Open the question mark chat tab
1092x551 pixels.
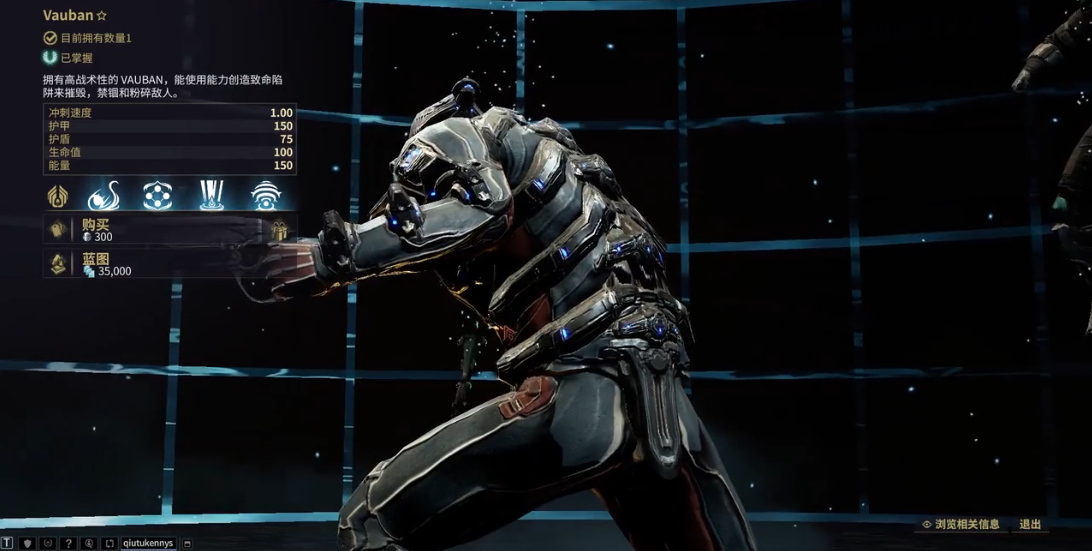[x=68, y=543]
